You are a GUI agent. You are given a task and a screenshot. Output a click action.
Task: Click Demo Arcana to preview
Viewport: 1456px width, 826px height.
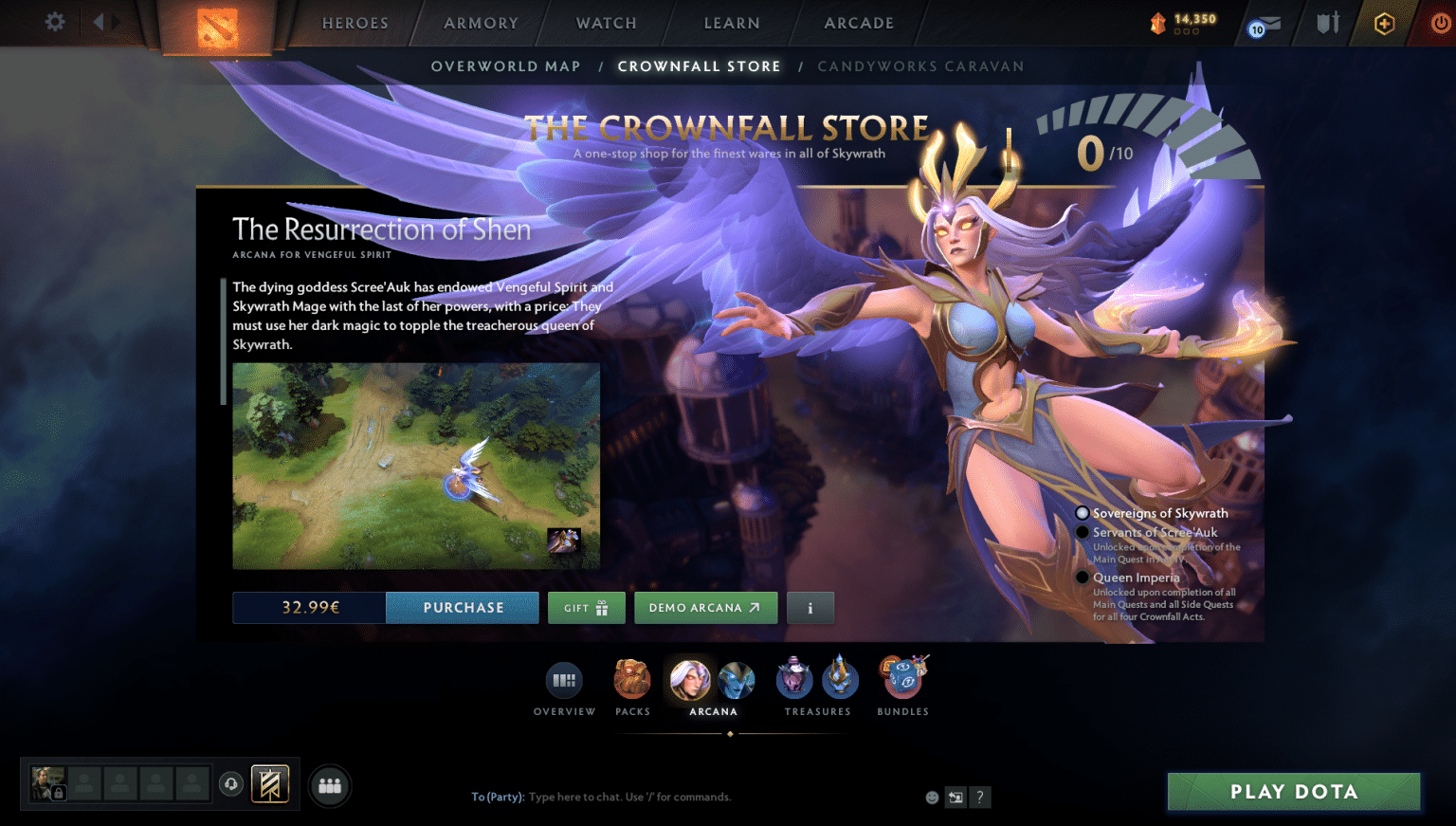[705, 608]
